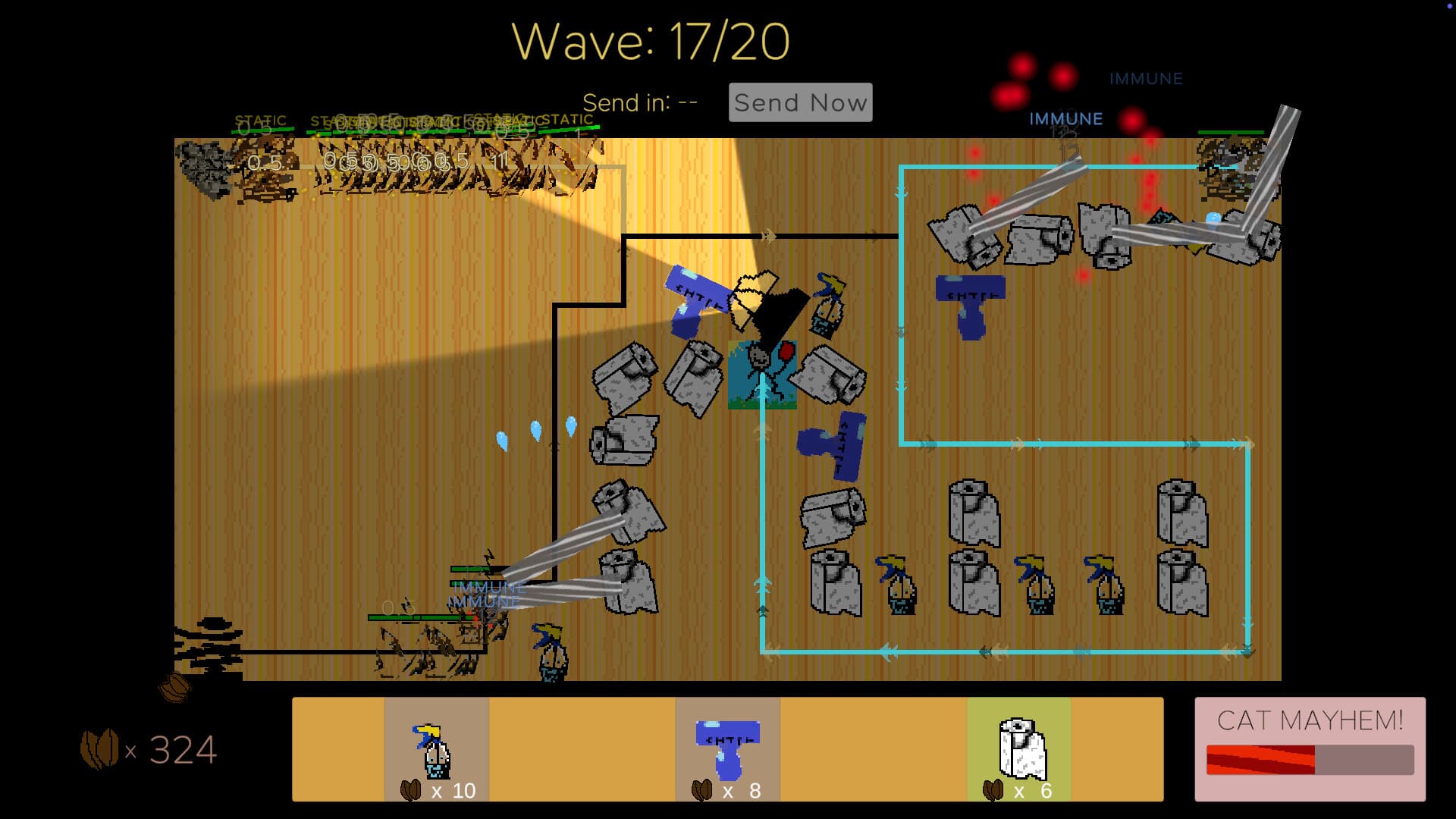
Task: Select the spray tower shop panel tab
Action: 726,751
